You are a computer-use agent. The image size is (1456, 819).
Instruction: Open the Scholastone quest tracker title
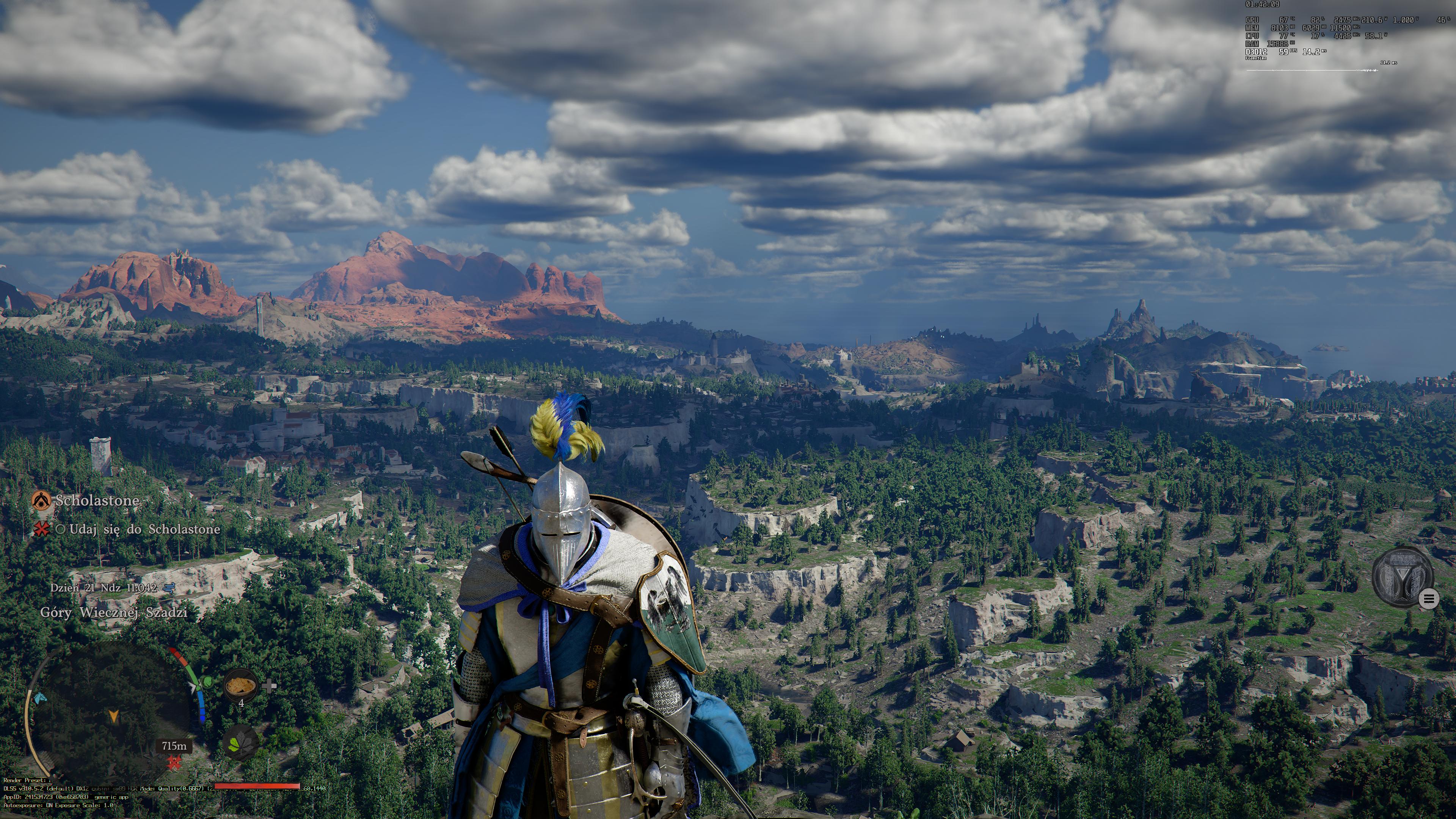(x=97, y=500)
